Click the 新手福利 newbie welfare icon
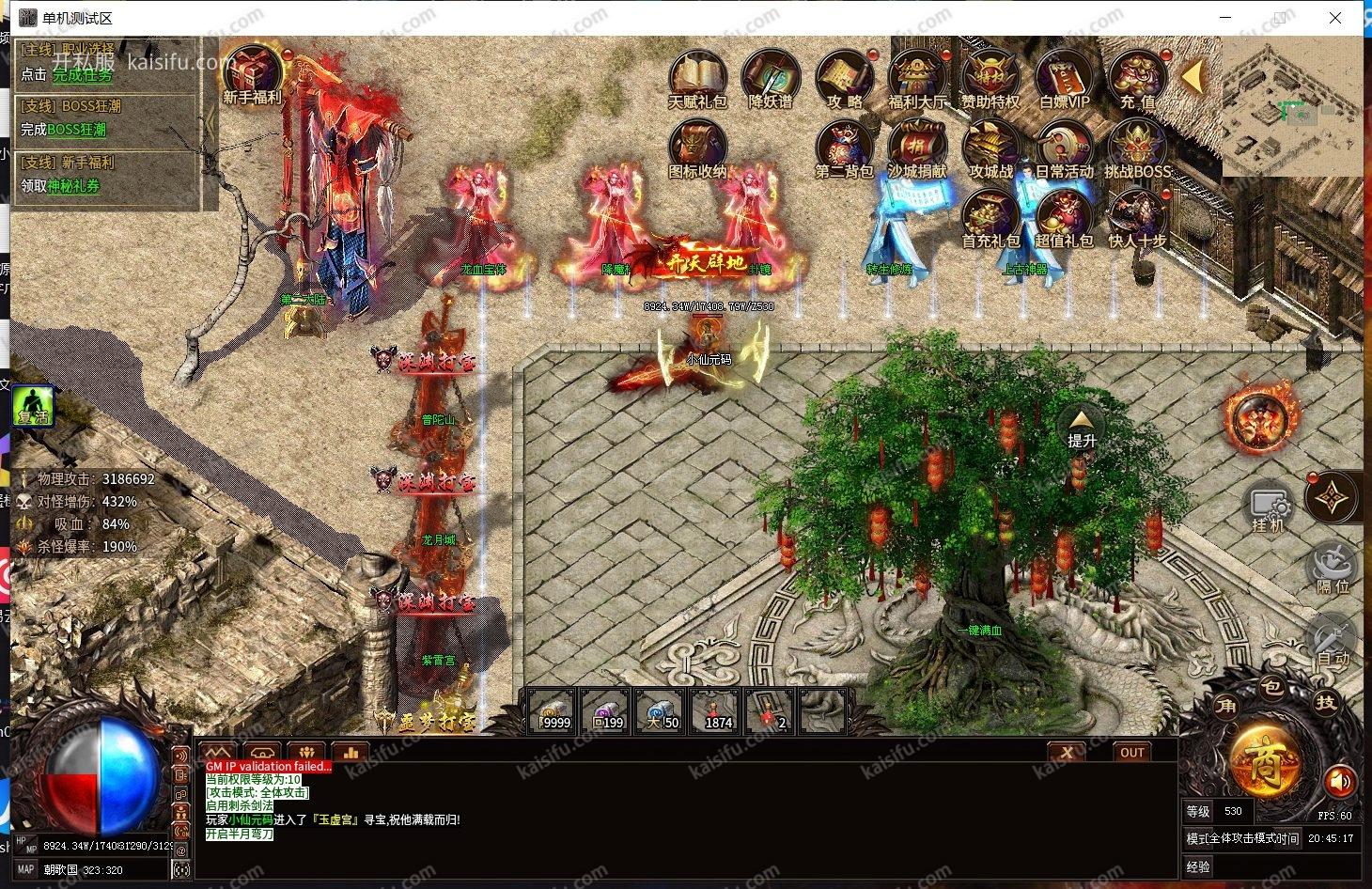1372x889 pixels. point(252,73)
